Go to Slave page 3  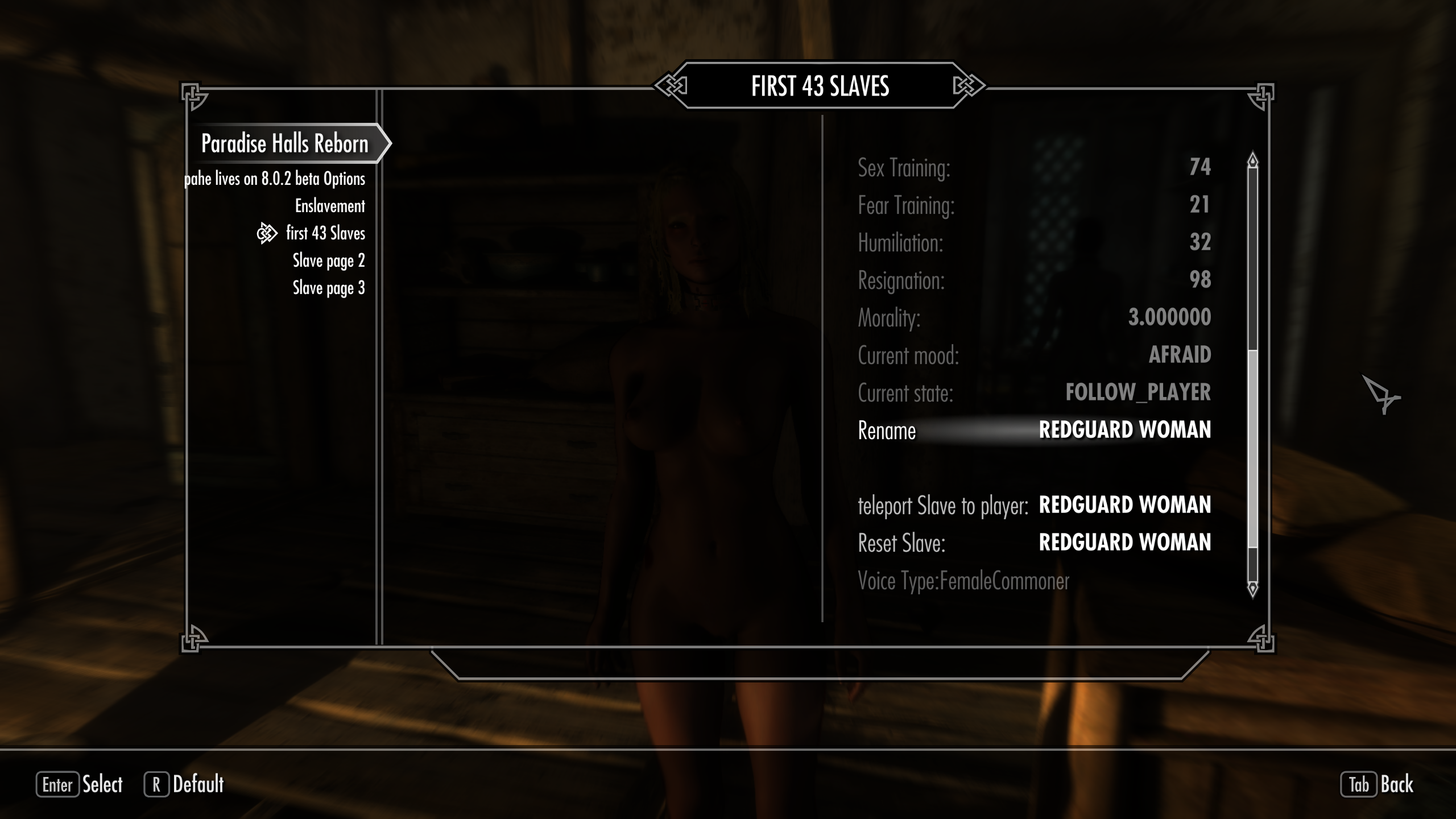pos(329,288)
